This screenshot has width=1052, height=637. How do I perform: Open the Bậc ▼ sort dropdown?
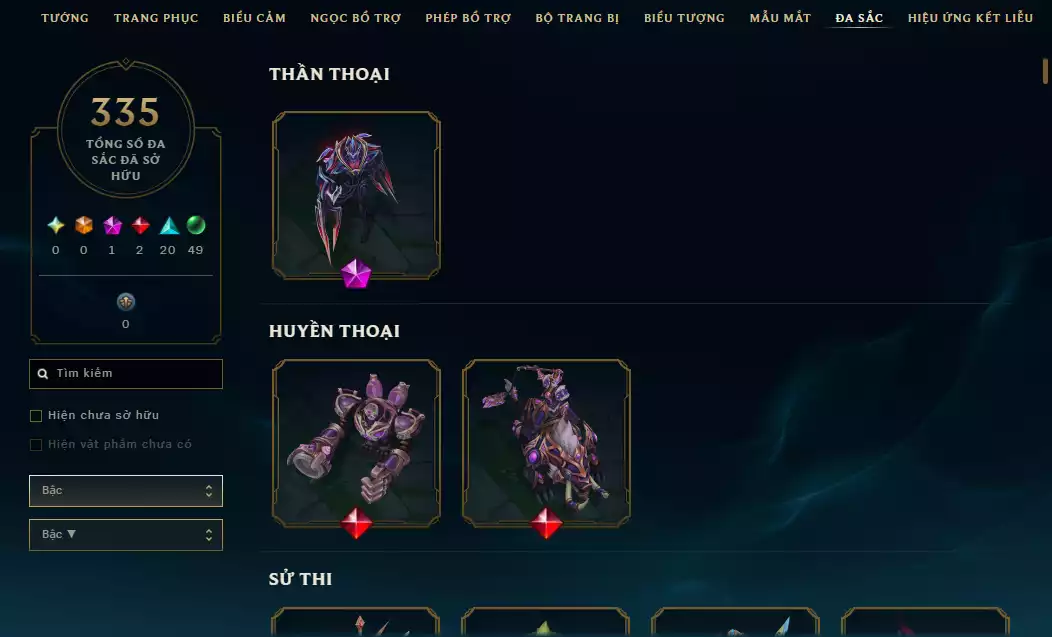[x=126, y=535]
